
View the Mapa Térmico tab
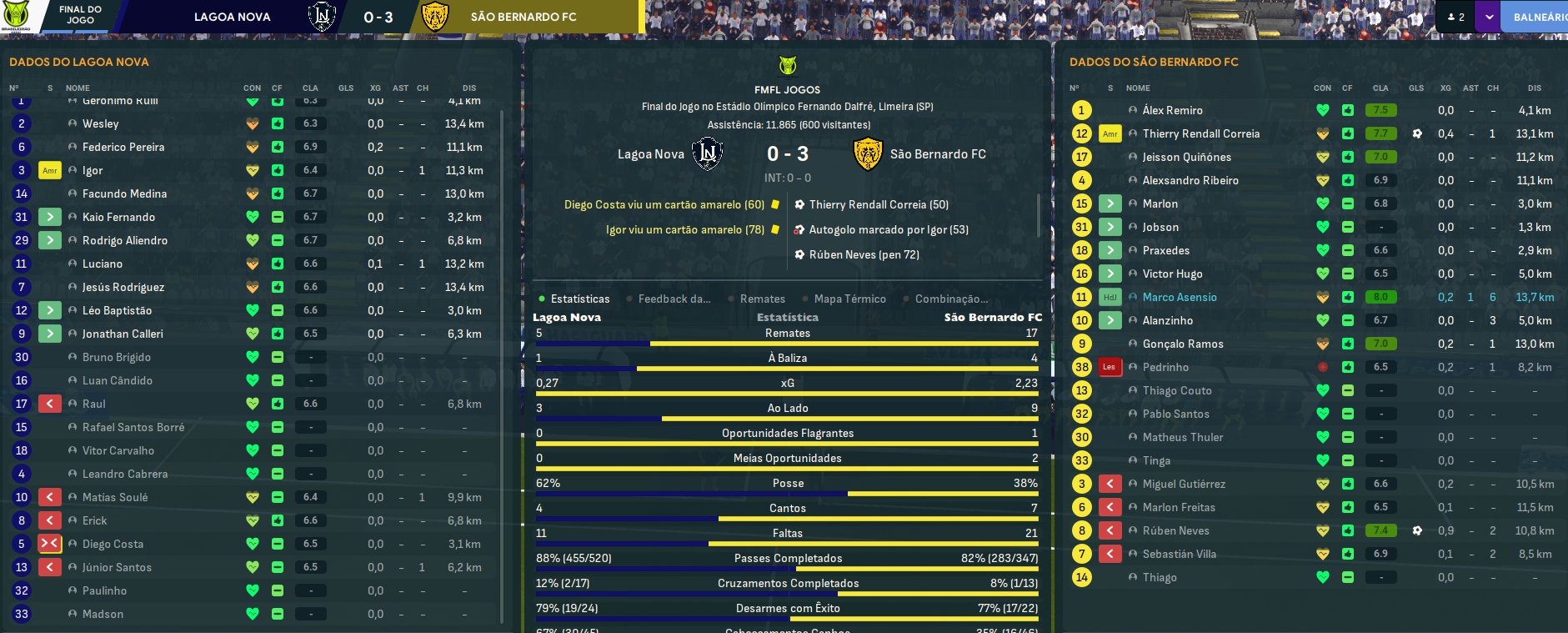(x=849, y=299)
